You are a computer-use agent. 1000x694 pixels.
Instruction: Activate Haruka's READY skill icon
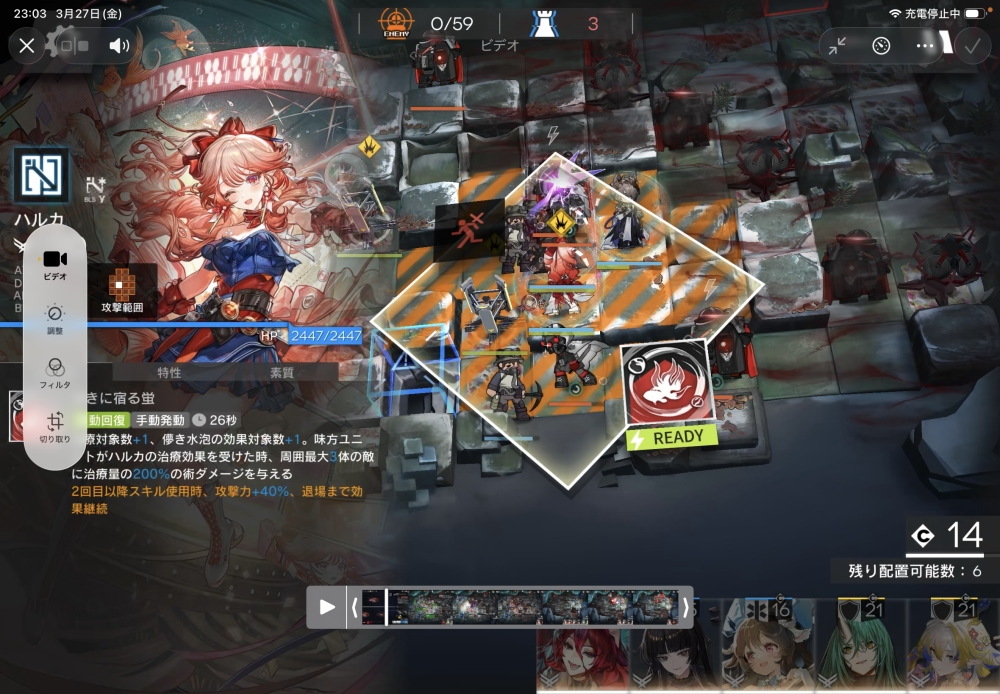[668, 386]
